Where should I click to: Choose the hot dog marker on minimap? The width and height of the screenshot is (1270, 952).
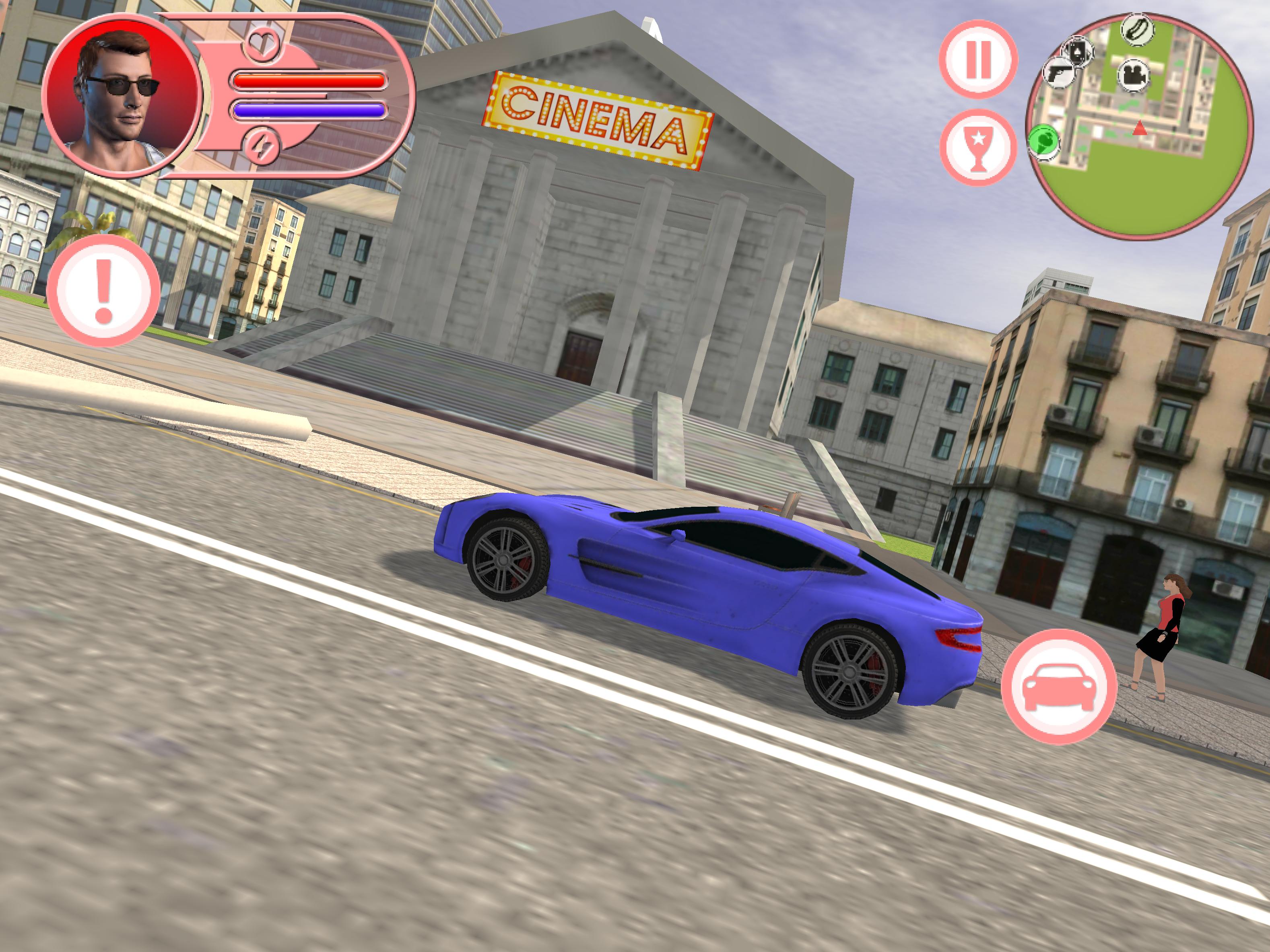(x=1137, y=29)
